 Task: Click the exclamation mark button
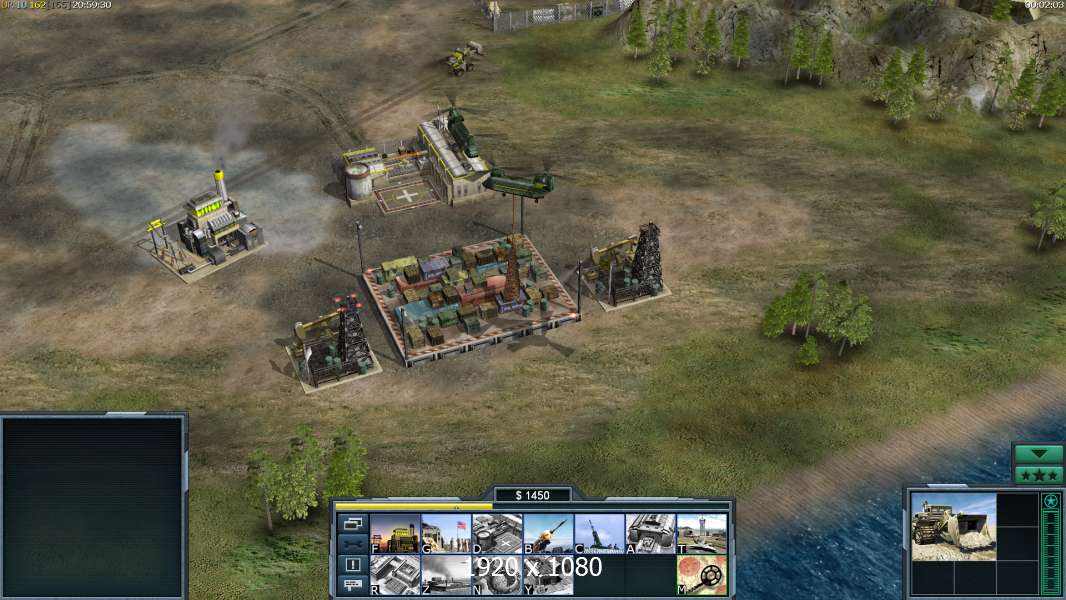352,564
